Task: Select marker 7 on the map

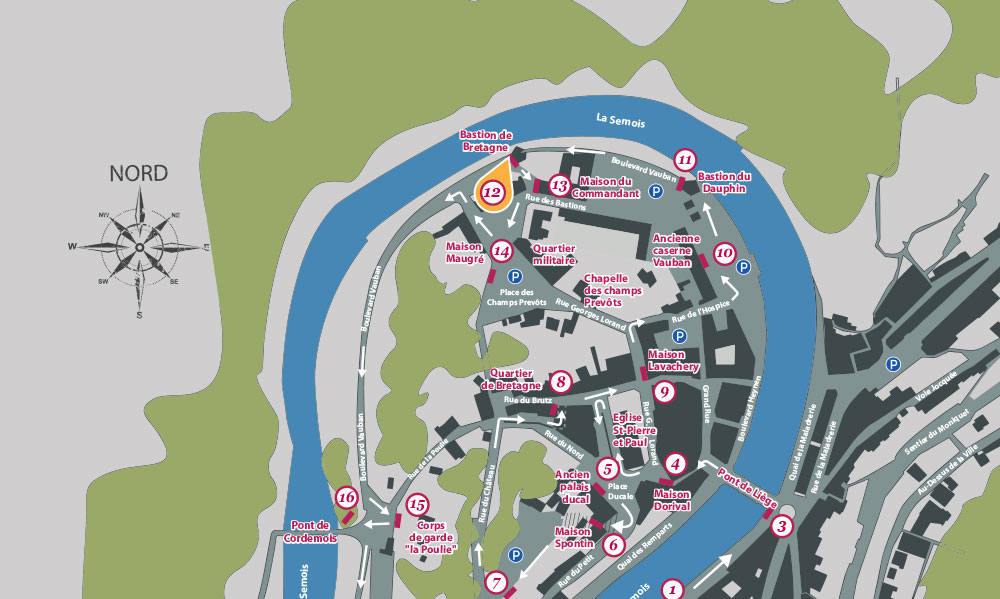Action: (x=497, y=581)
